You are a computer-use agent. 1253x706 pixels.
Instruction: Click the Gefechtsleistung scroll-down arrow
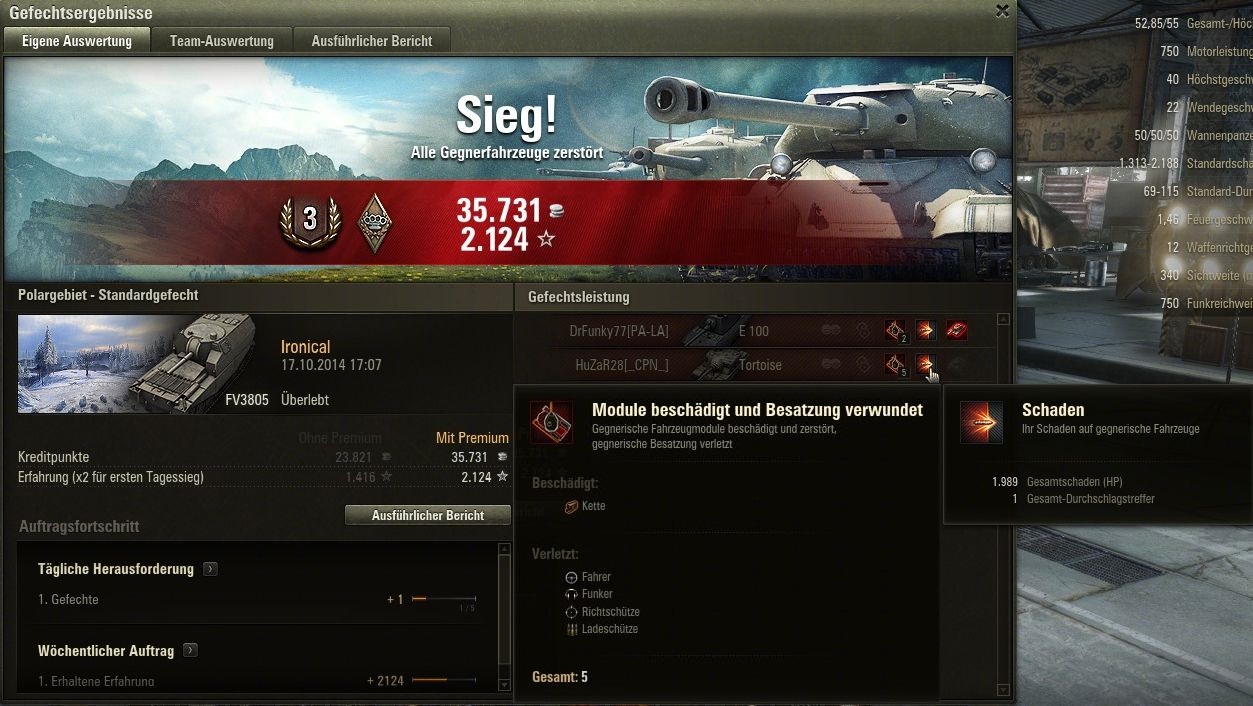point(1003,689)
